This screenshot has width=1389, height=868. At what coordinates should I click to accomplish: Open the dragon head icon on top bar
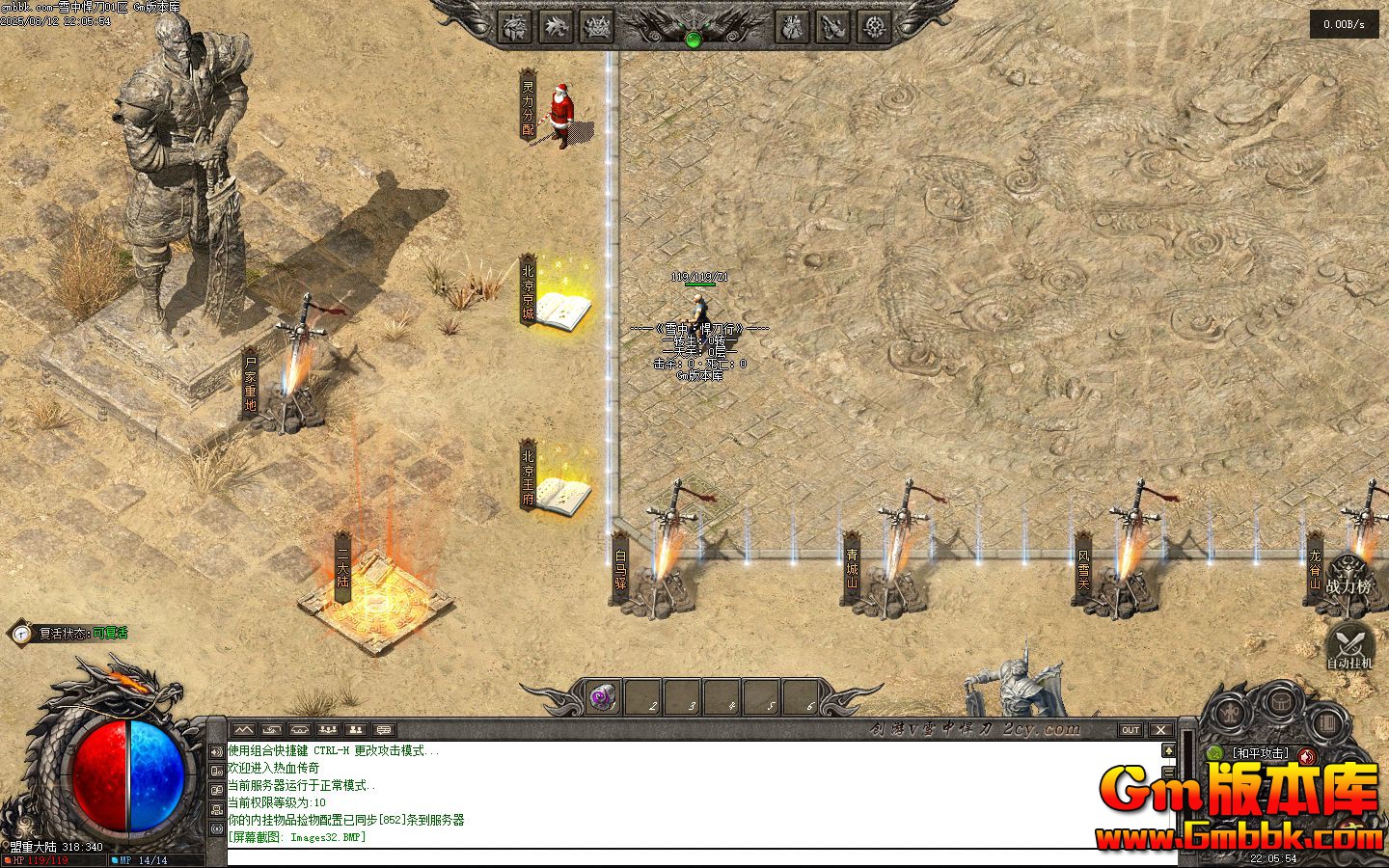tap(555, 27)
